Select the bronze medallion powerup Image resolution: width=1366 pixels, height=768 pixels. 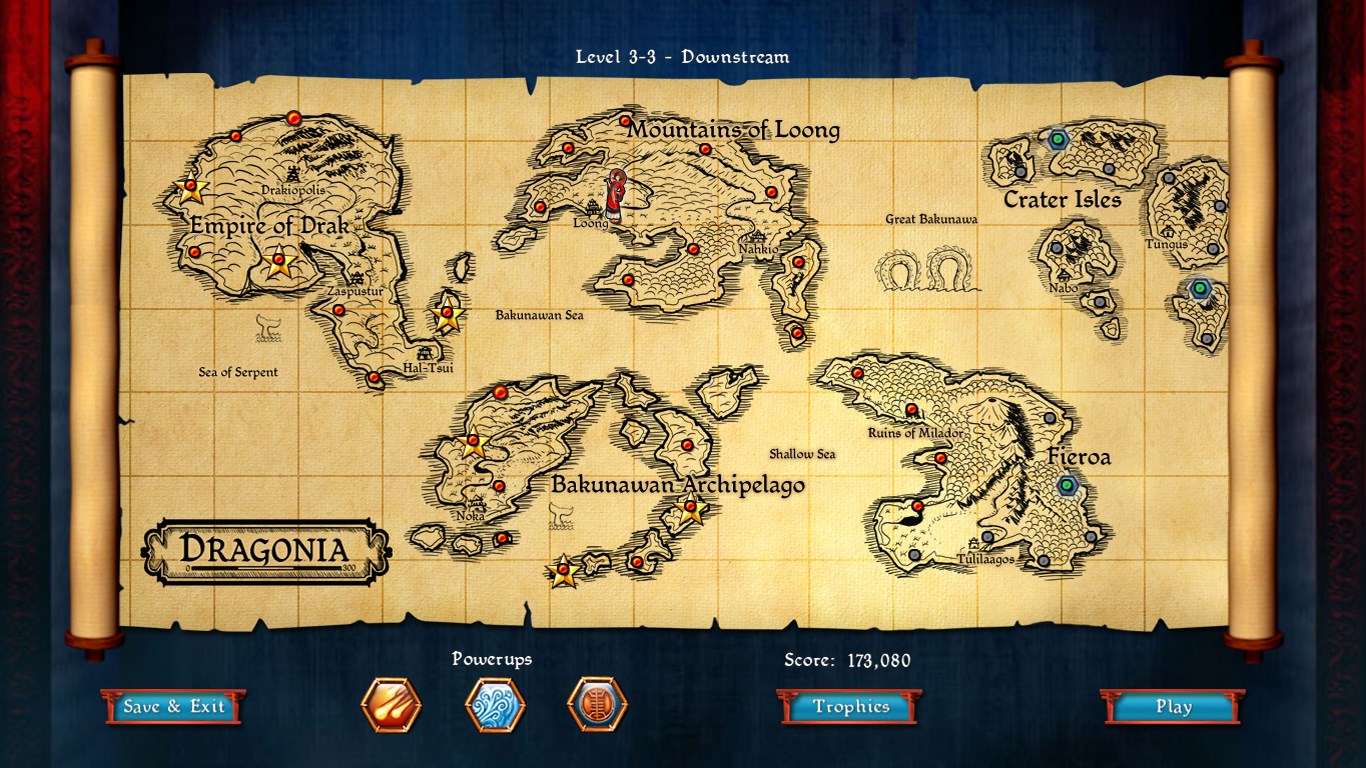[x=597, y=705]
